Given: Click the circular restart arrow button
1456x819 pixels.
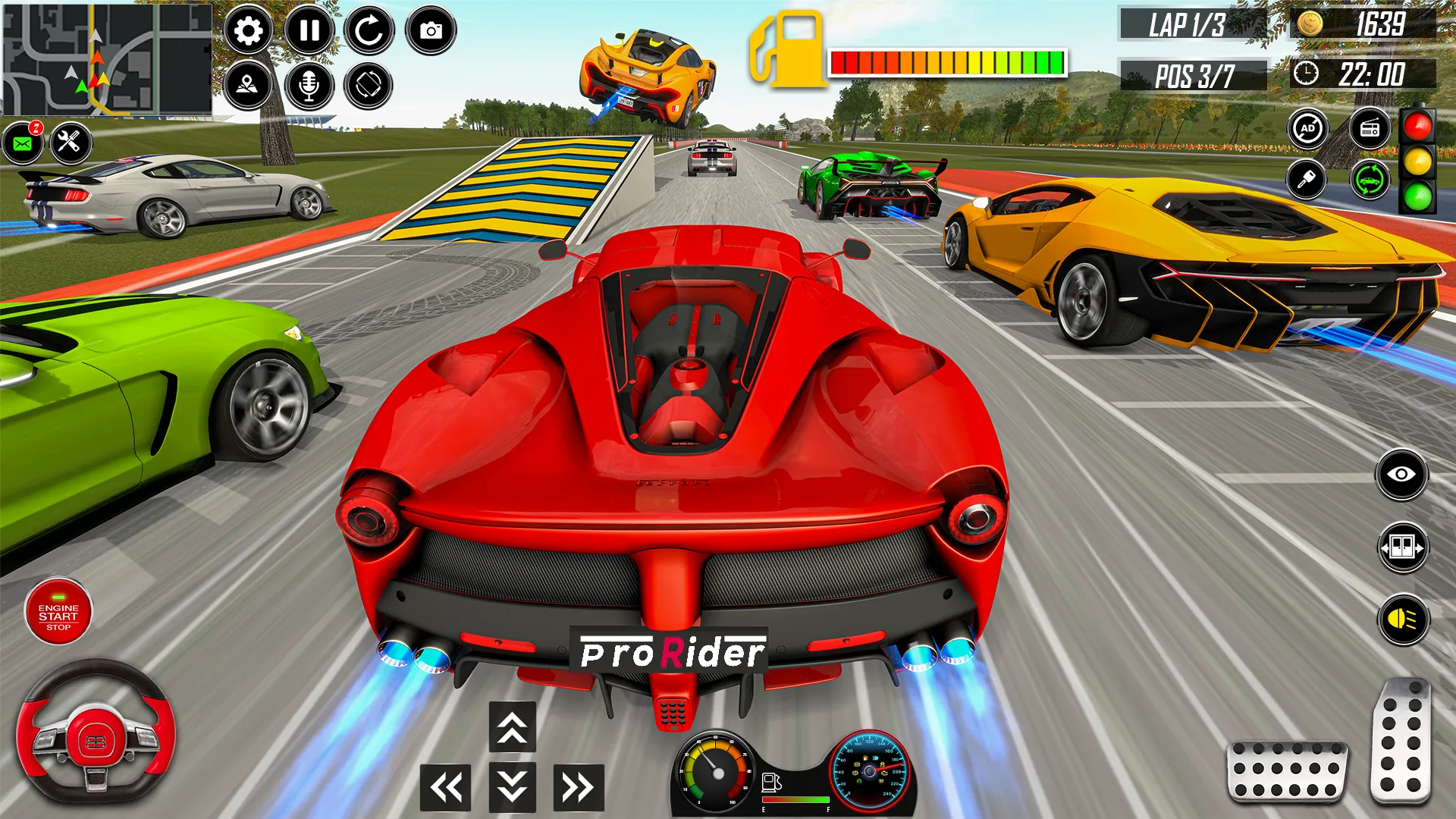Looking at the screenshot, I should point(369,31).
